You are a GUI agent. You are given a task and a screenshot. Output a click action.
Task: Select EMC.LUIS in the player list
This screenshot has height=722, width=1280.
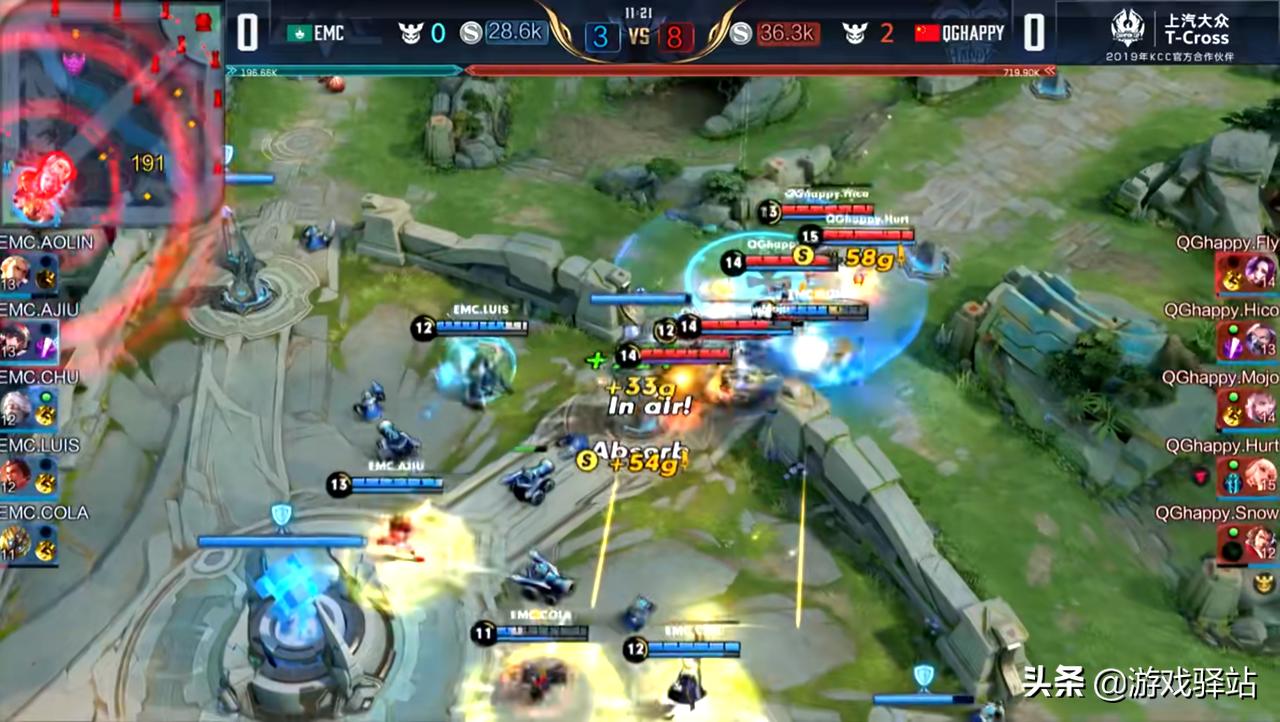click(x=16, y=475)
